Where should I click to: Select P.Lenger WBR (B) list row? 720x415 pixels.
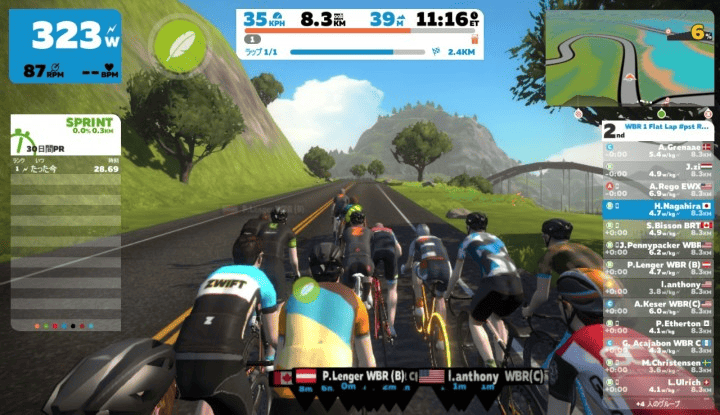pyautogui.click(x=660, y=267)
